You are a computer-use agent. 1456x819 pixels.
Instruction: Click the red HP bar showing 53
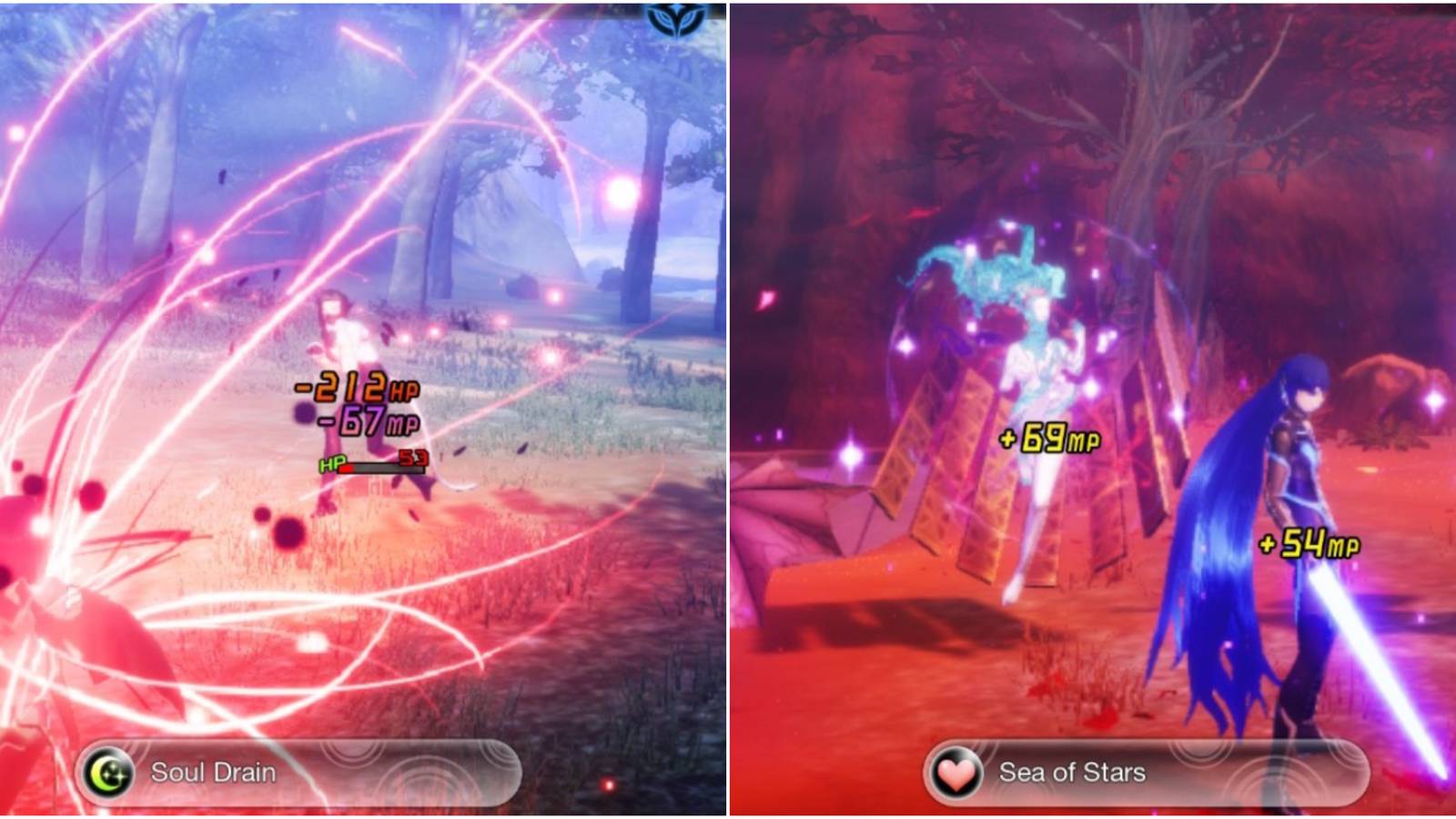(x=373, y=468)
